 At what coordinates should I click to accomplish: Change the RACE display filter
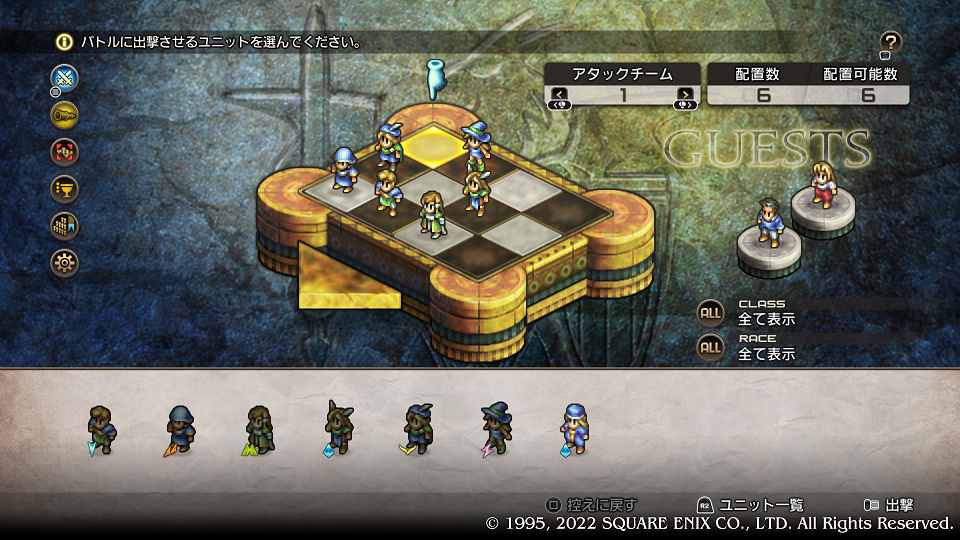click(710, 347)
